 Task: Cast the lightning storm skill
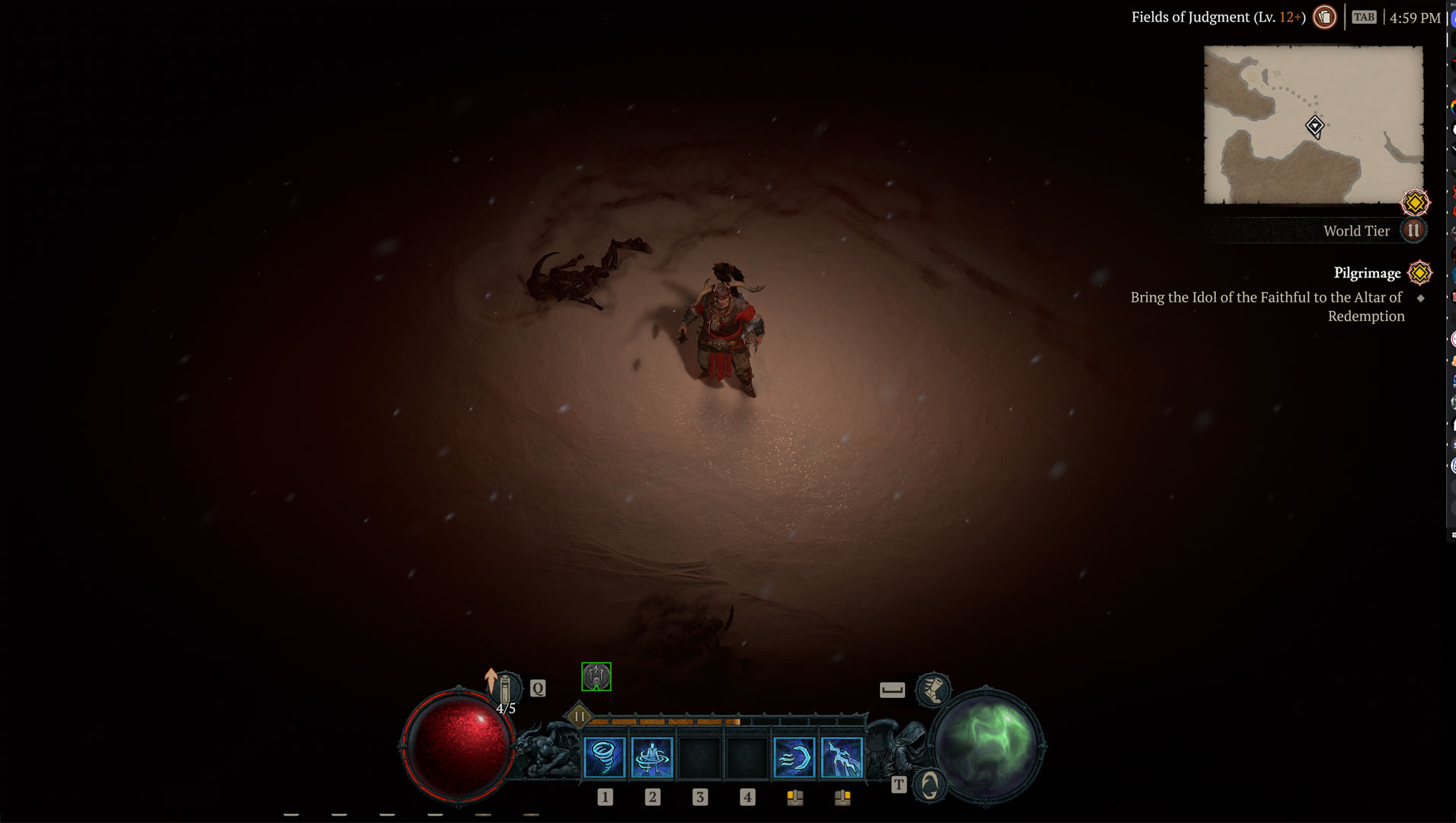pyautogui.click(x=842, y=757)
